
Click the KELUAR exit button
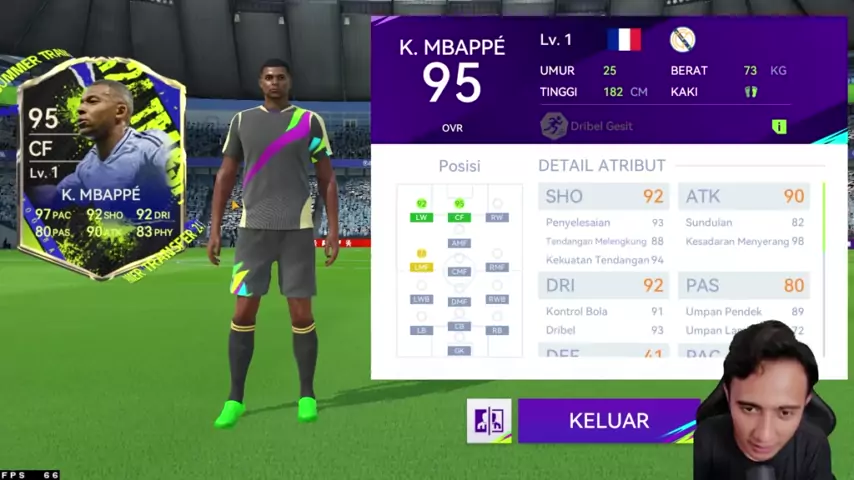point(608,421)
